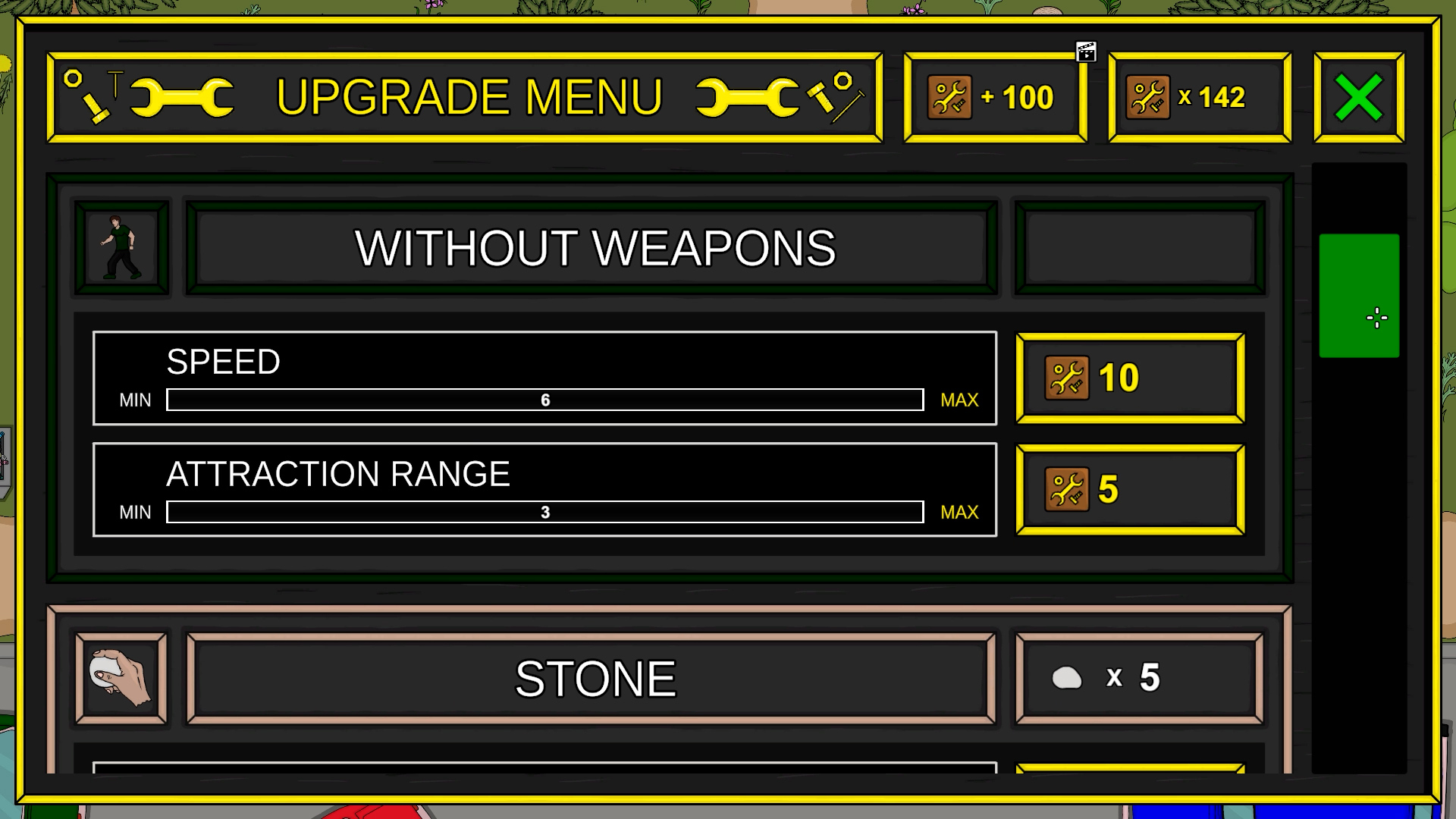Viewport: 1456px width, 819px height.
Task: Click the walking character icon beside WITHOUT WEAPONS
Action: click(x=121, y=246)
